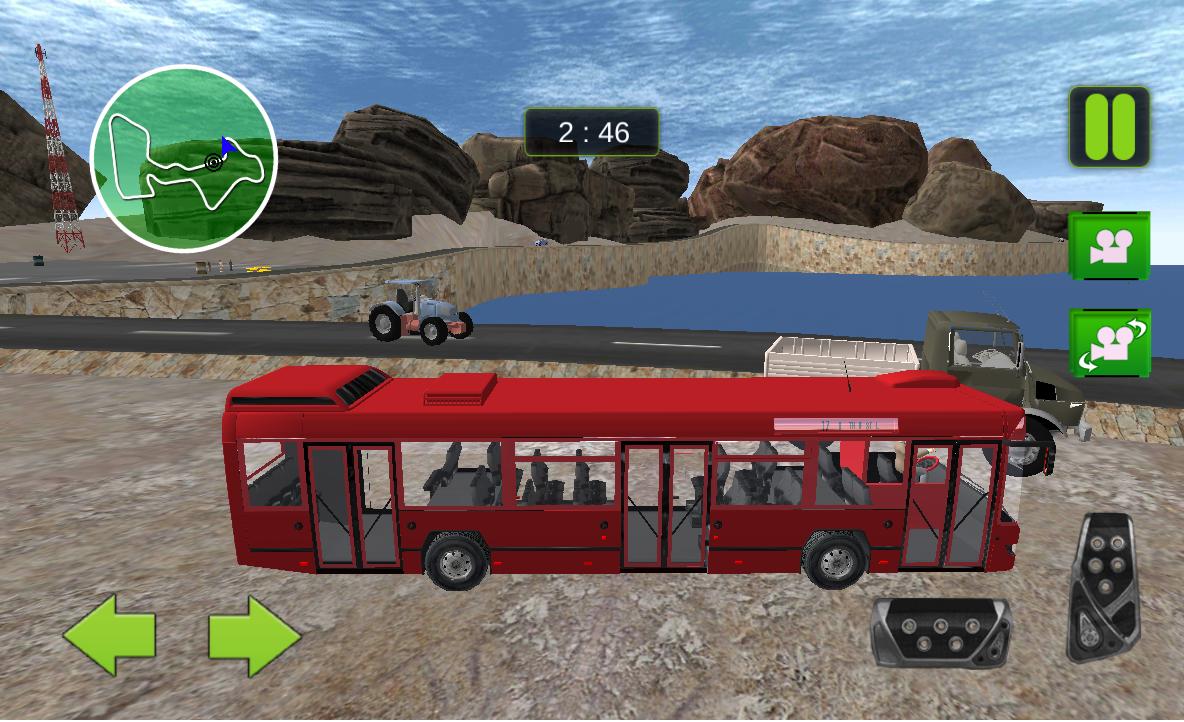Switch camera with the rotating camera button

pos(1109,343)
